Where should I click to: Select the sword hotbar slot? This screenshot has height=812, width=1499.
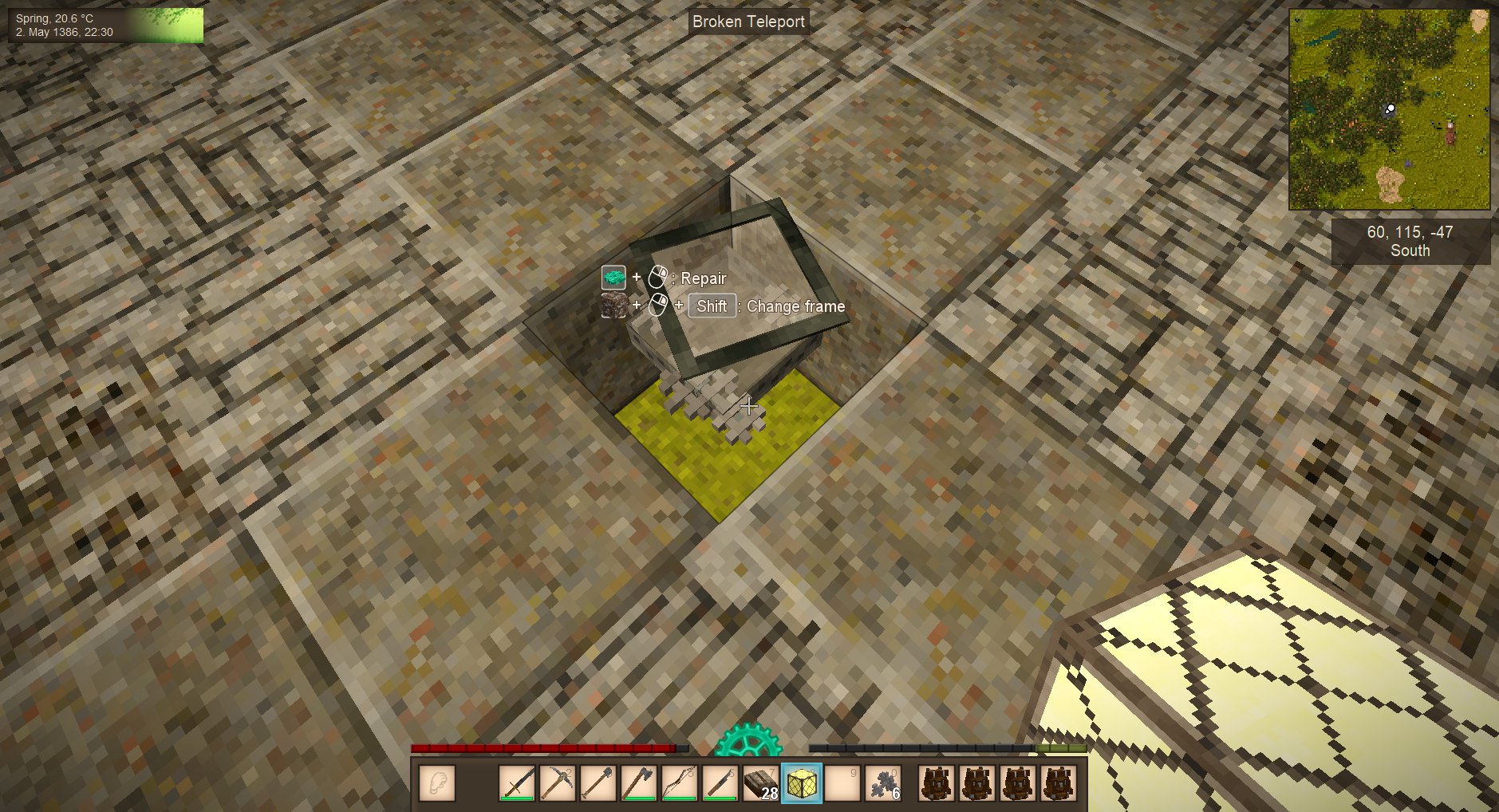click(517, 782)
